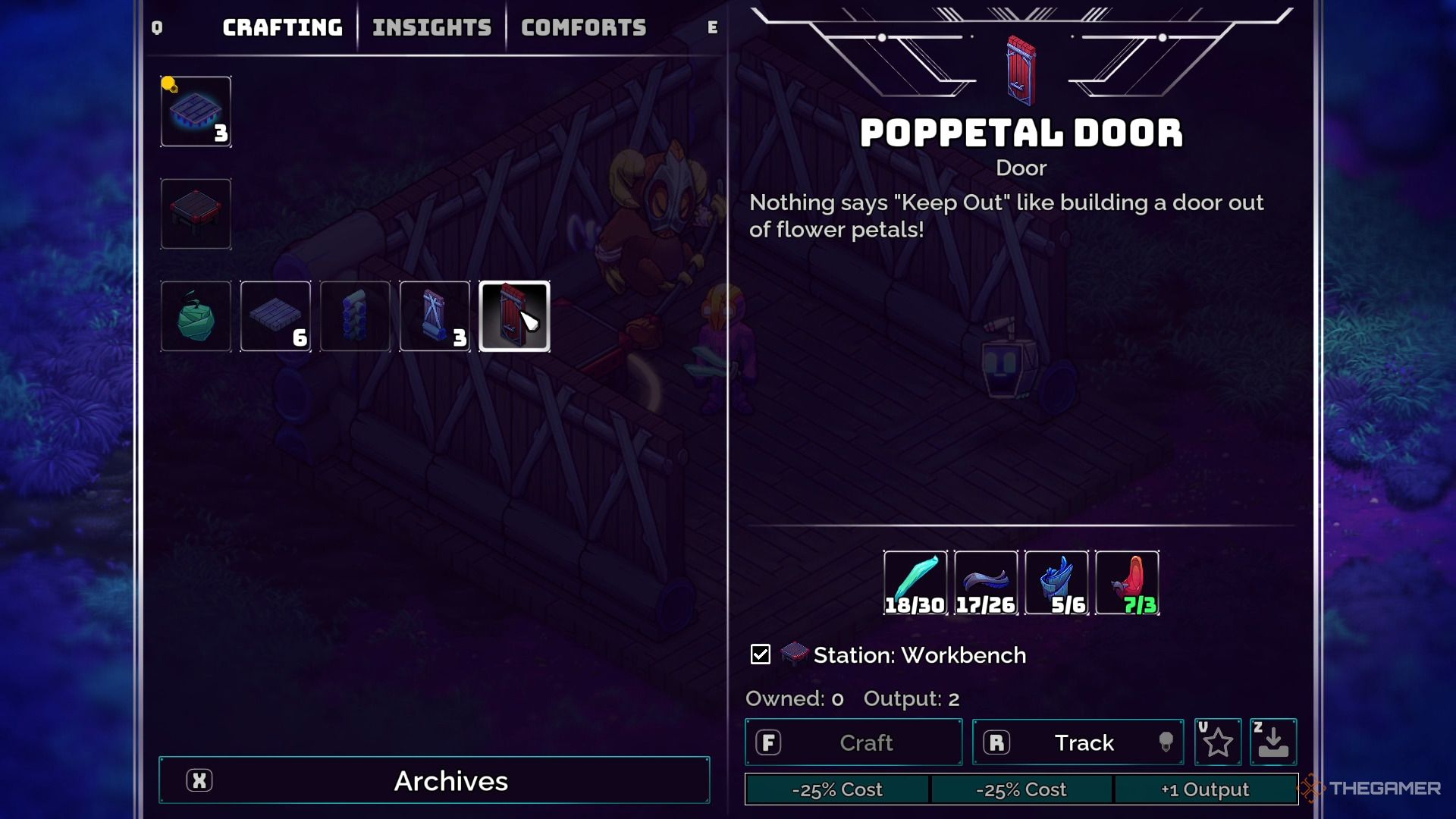Viewport: 1456px width, 819px height.
Task: Click the crystal shard ingredient showing 18/30
Action: pyautogui.click(x=914, y=582)
